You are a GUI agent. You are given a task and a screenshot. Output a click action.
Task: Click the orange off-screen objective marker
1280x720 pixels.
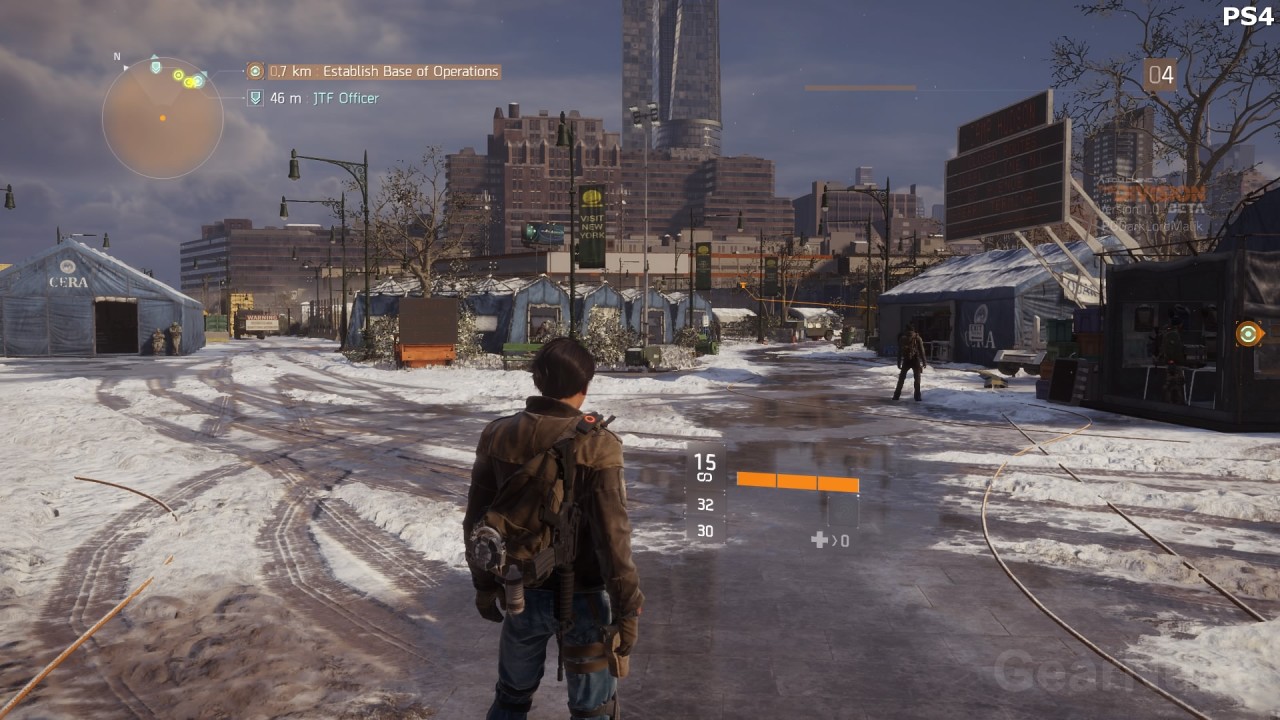1248,334
